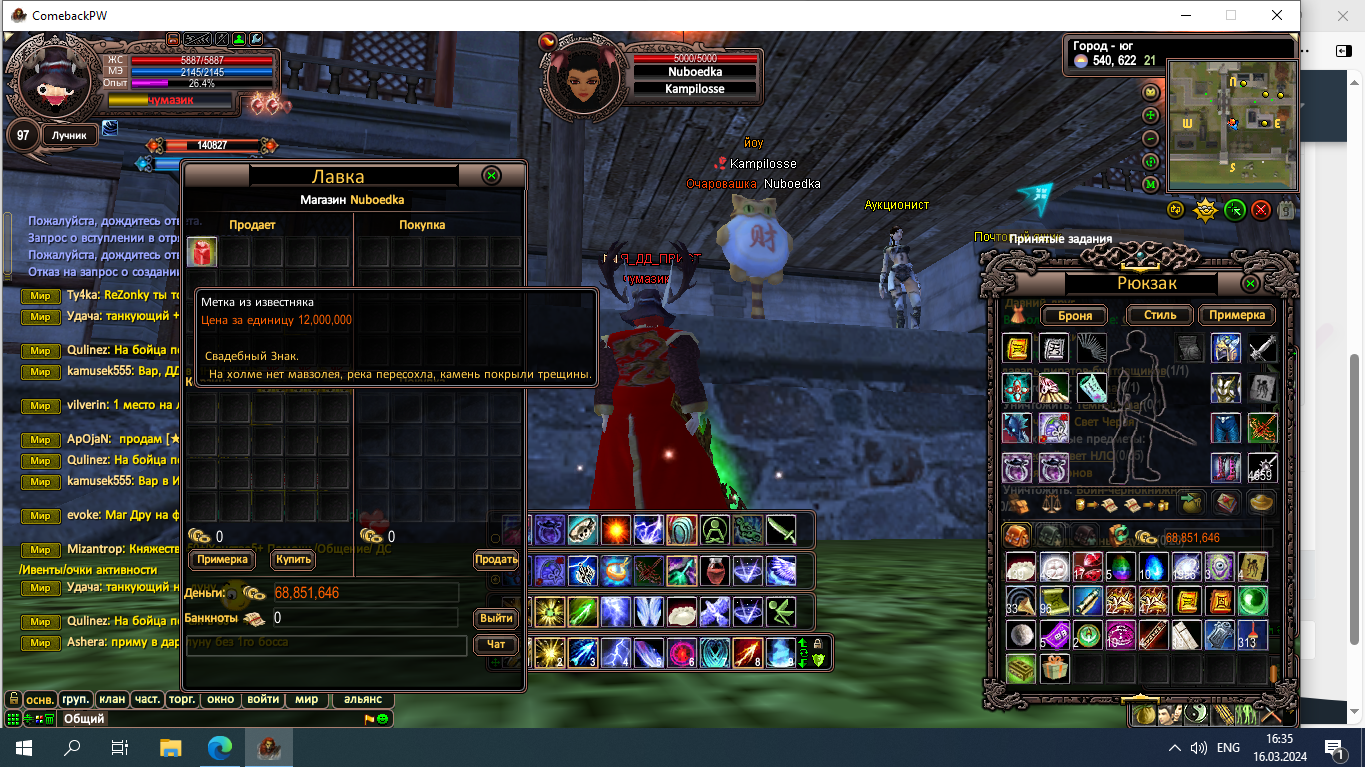Leave the shop with Выйти
Image resolution: width=1365 pixels, height=767 pixels.
(496, 618)
